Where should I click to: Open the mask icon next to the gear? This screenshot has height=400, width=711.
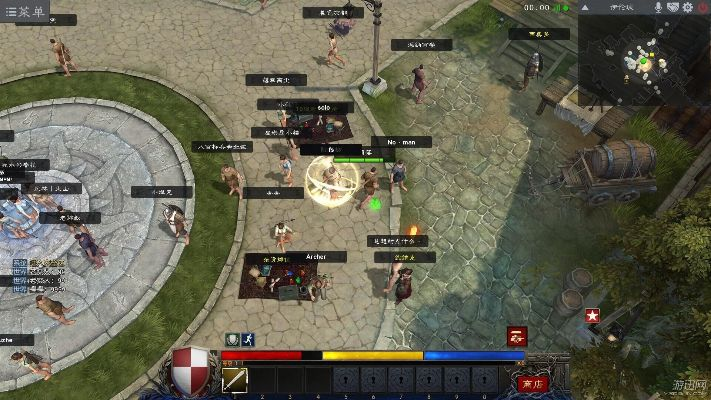(672, 8)
